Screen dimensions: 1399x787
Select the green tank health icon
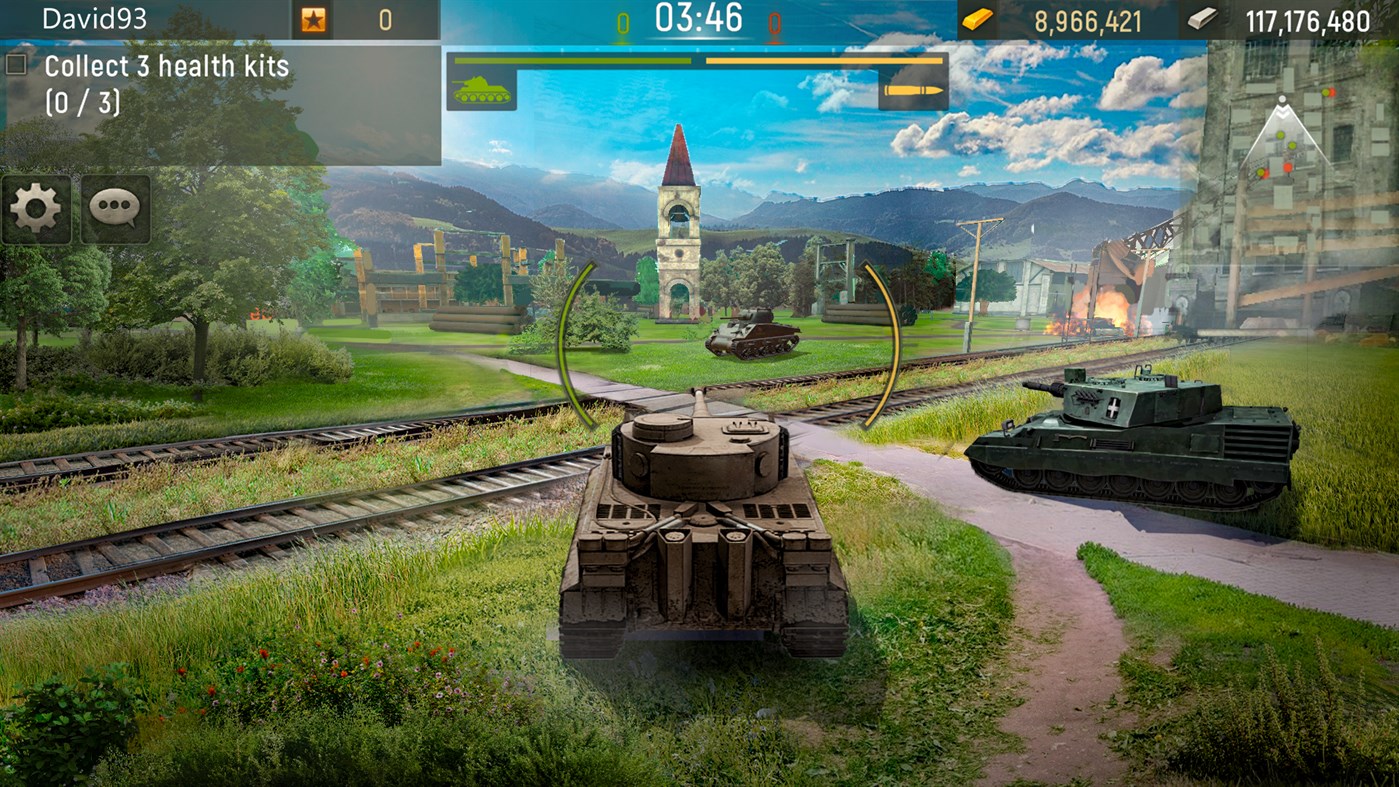coord(481,91)
